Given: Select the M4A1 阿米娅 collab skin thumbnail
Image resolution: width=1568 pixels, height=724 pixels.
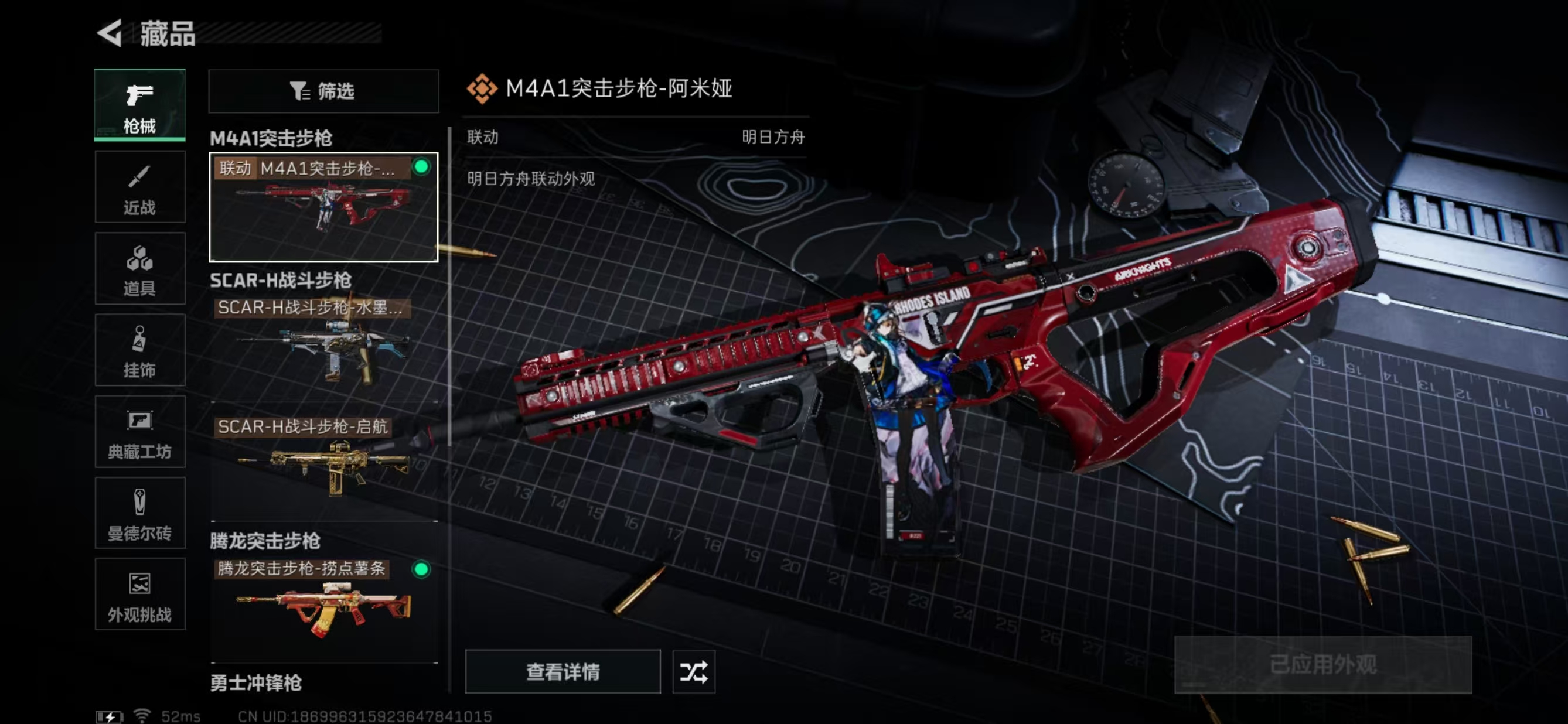Looking at the screenshot, I should coord(323,207).
